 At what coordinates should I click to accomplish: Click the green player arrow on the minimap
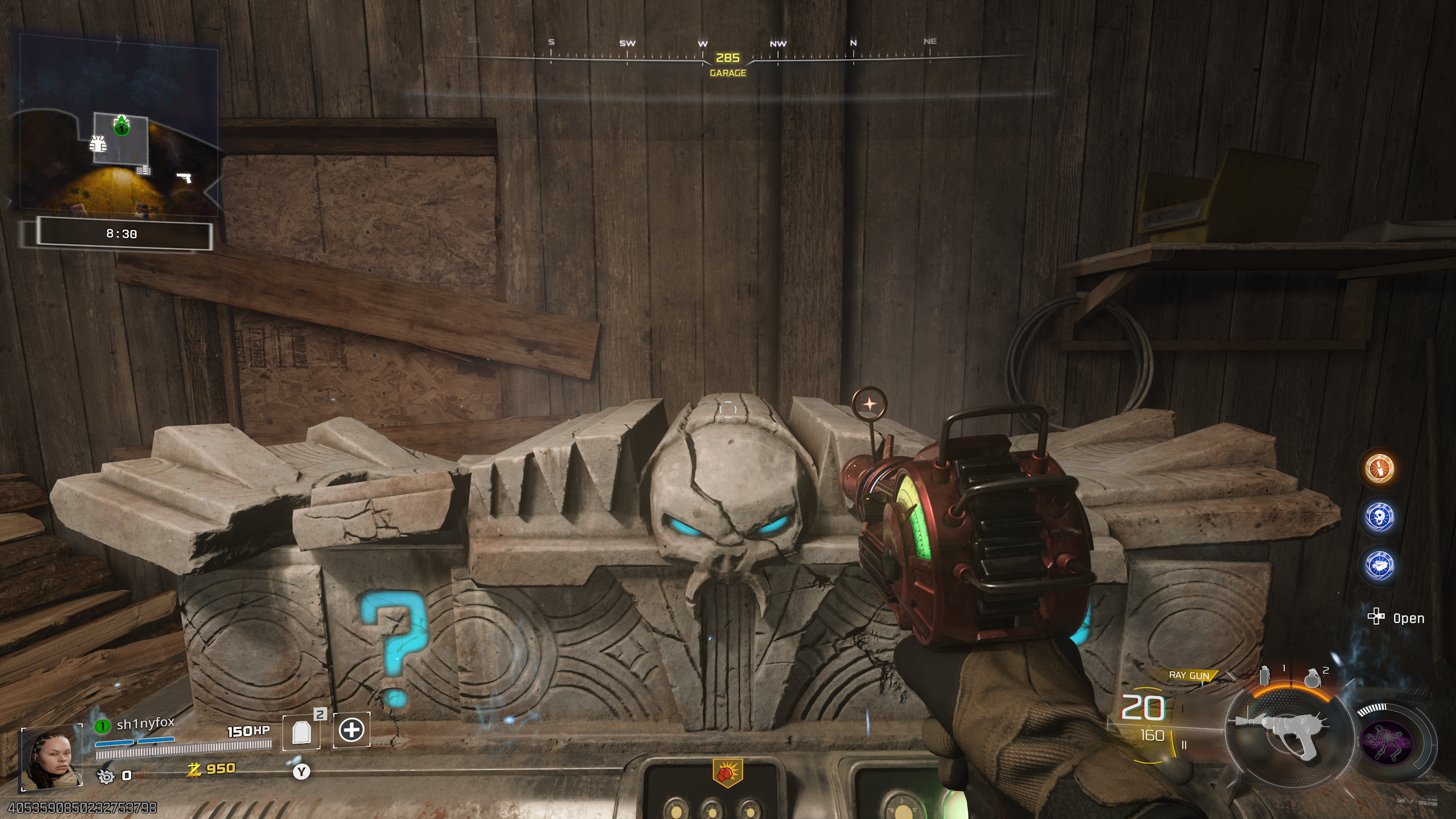pos(121,125)
